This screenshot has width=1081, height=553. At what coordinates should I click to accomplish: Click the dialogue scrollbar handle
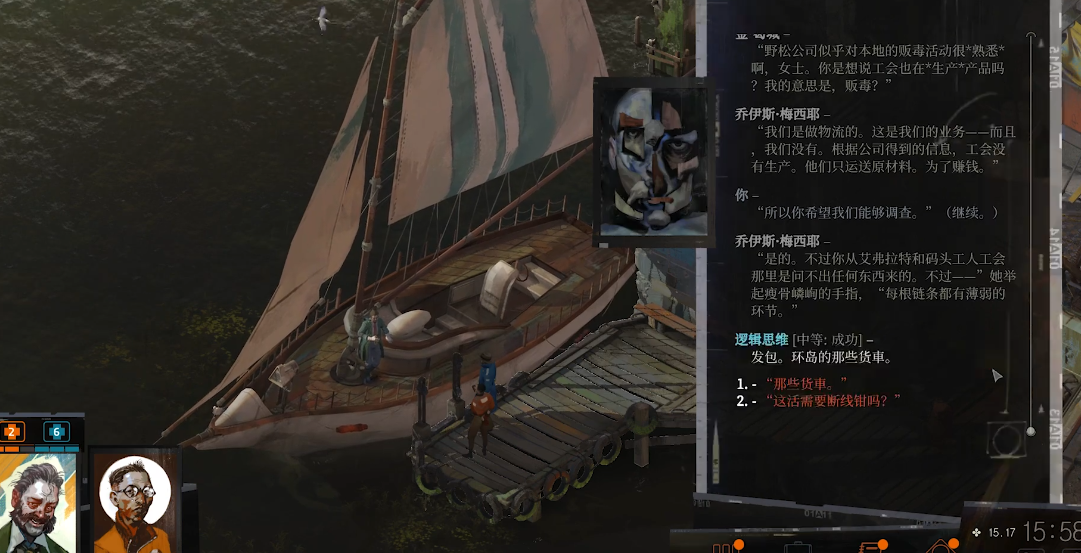point(1031,431)
